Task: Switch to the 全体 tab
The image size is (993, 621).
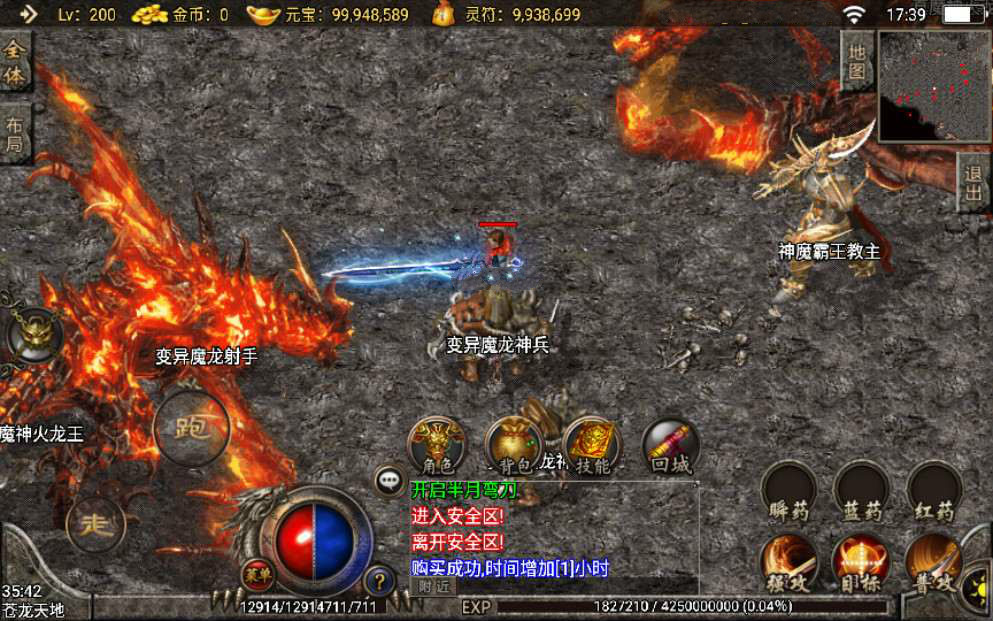Action: (15, 62)
